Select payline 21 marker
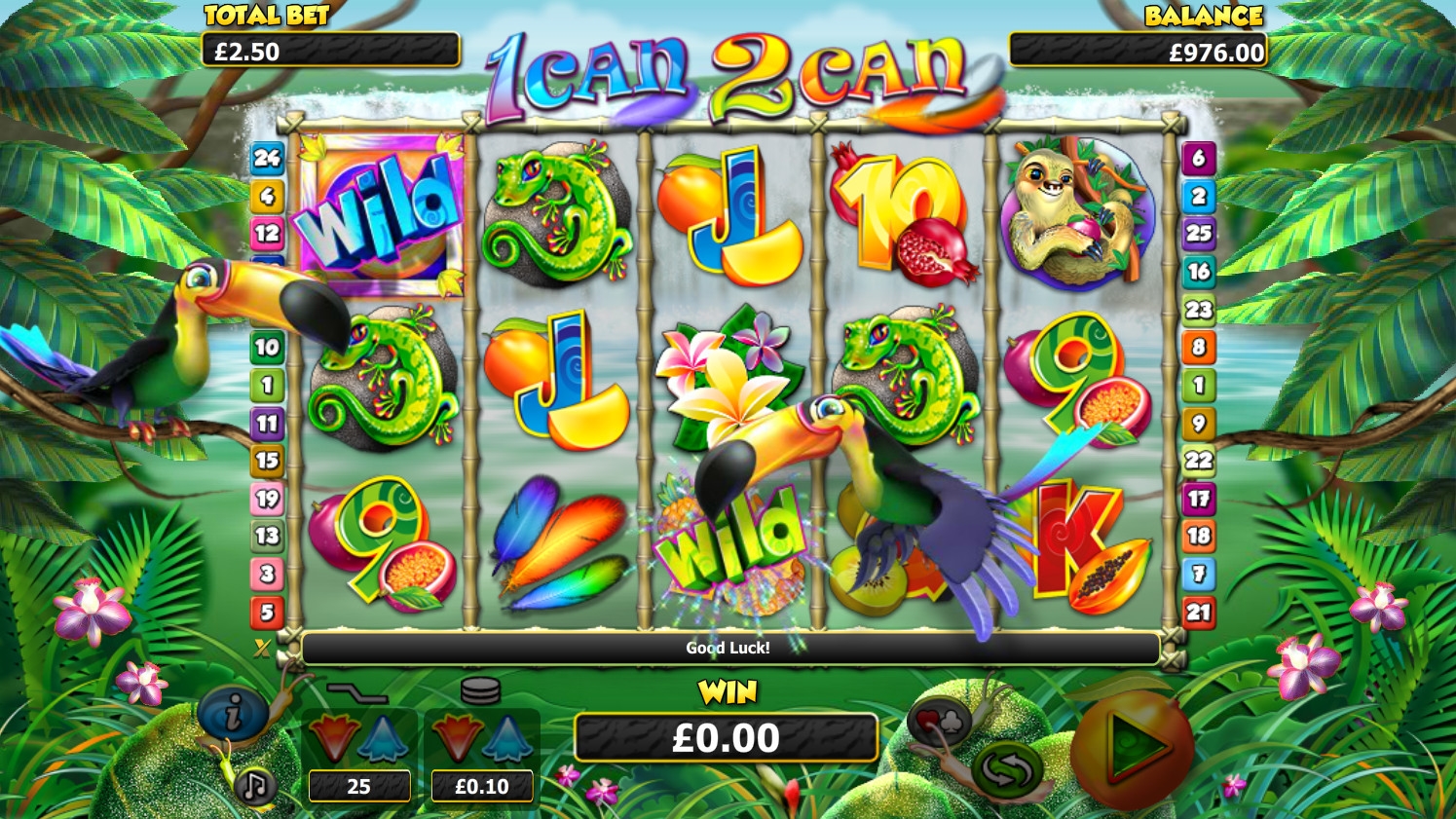 1198,612
